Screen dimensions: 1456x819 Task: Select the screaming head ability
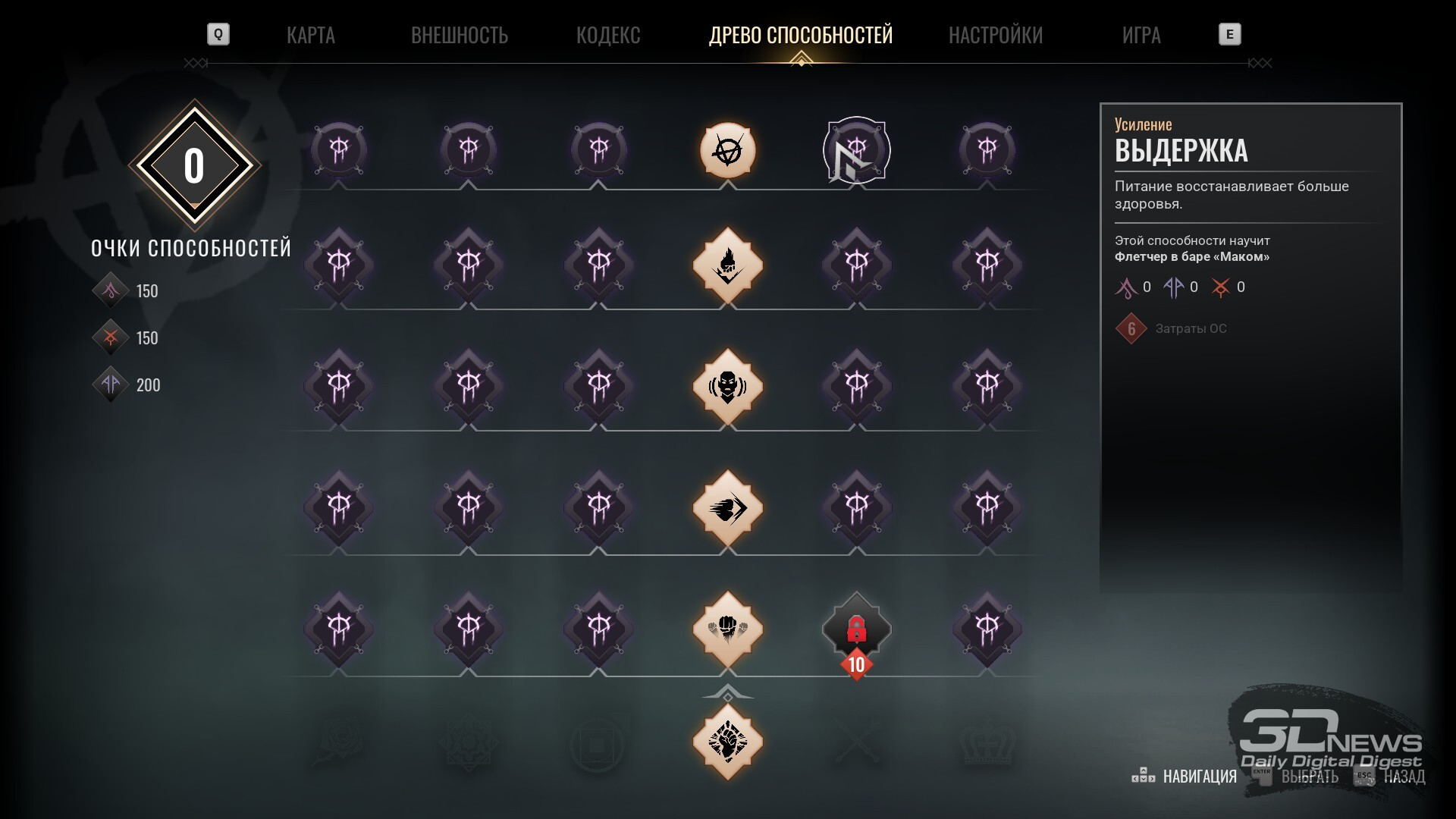728,387
